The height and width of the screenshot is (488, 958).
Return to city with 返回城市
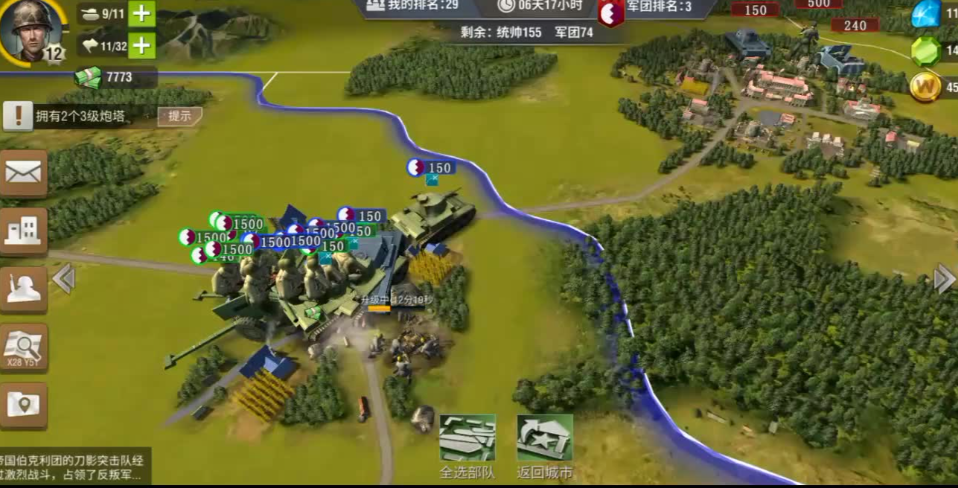545,440
